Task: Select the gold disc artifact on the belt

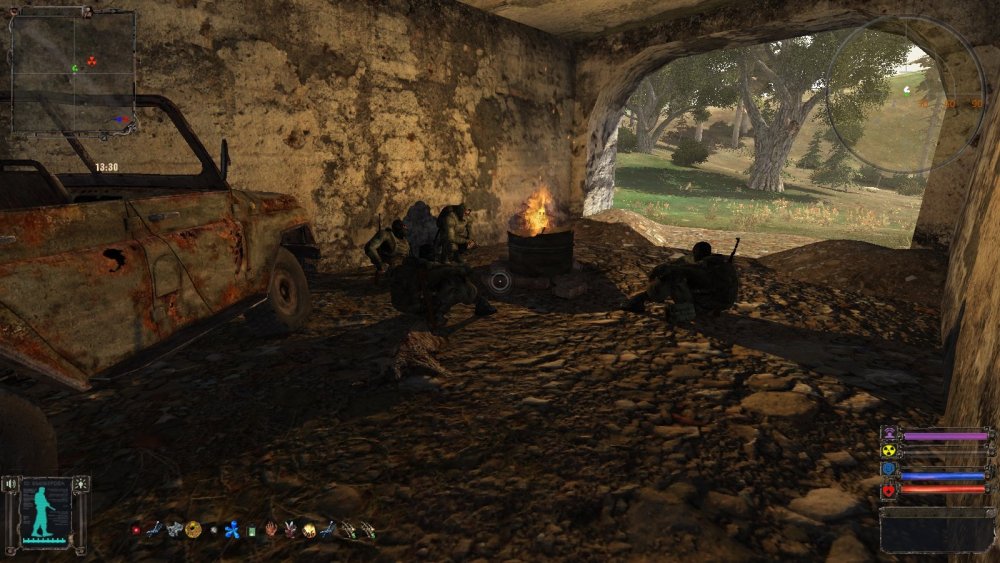Action: 193,529
